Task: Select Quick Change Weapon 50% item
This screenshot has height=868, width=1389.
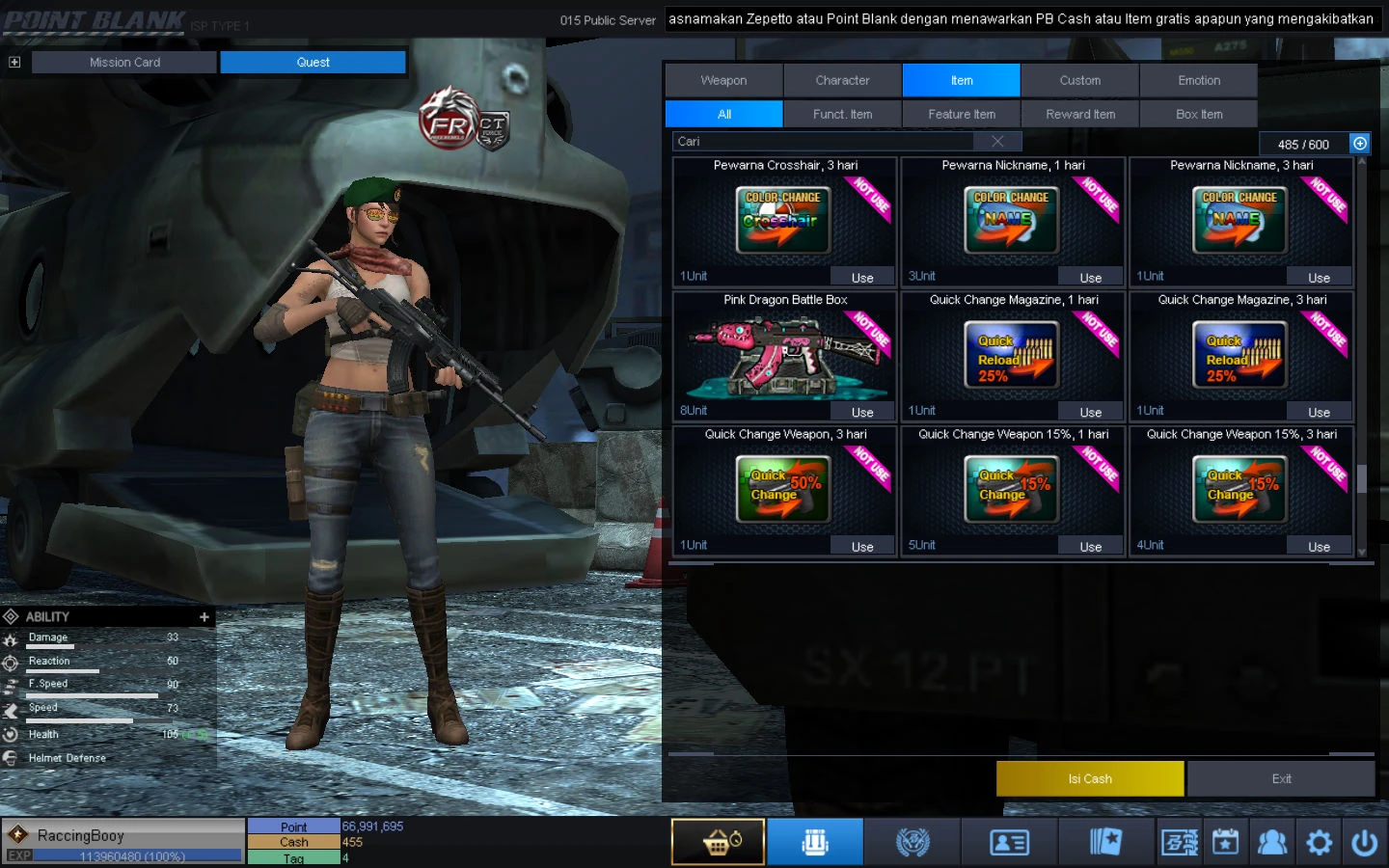Action: click(x=783, y=487)
